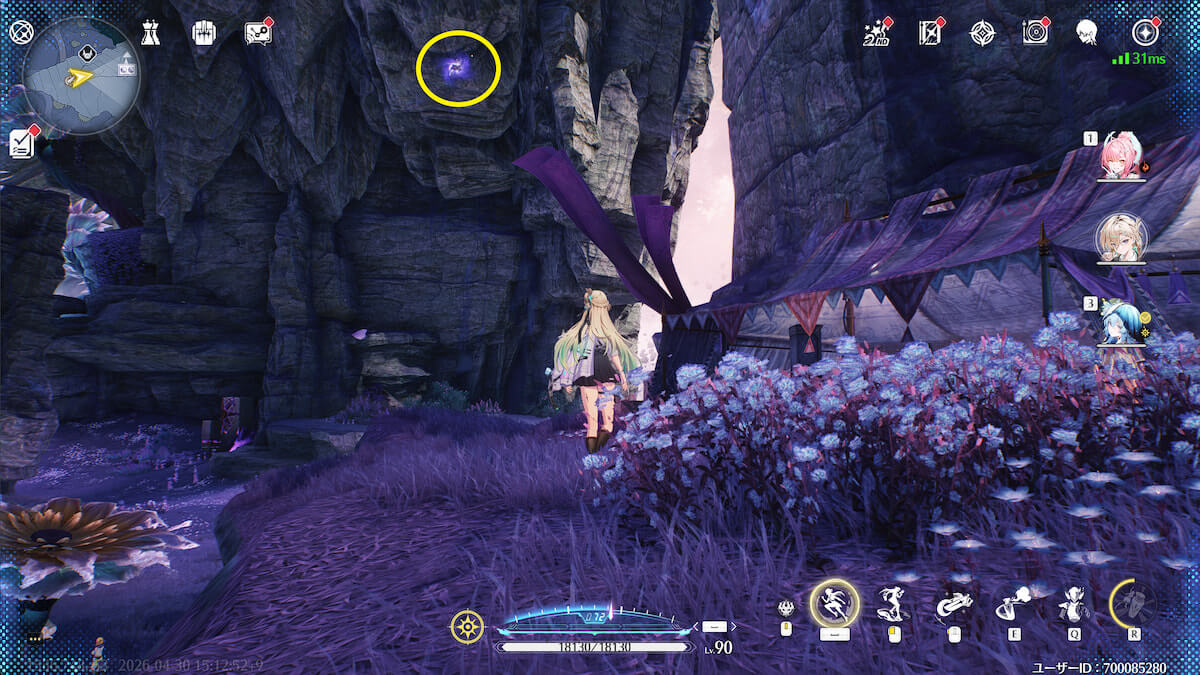This screenshot has height=675, width=1200.
Task: Use the resonance skill above the E label
Action: pos(1012,603)
